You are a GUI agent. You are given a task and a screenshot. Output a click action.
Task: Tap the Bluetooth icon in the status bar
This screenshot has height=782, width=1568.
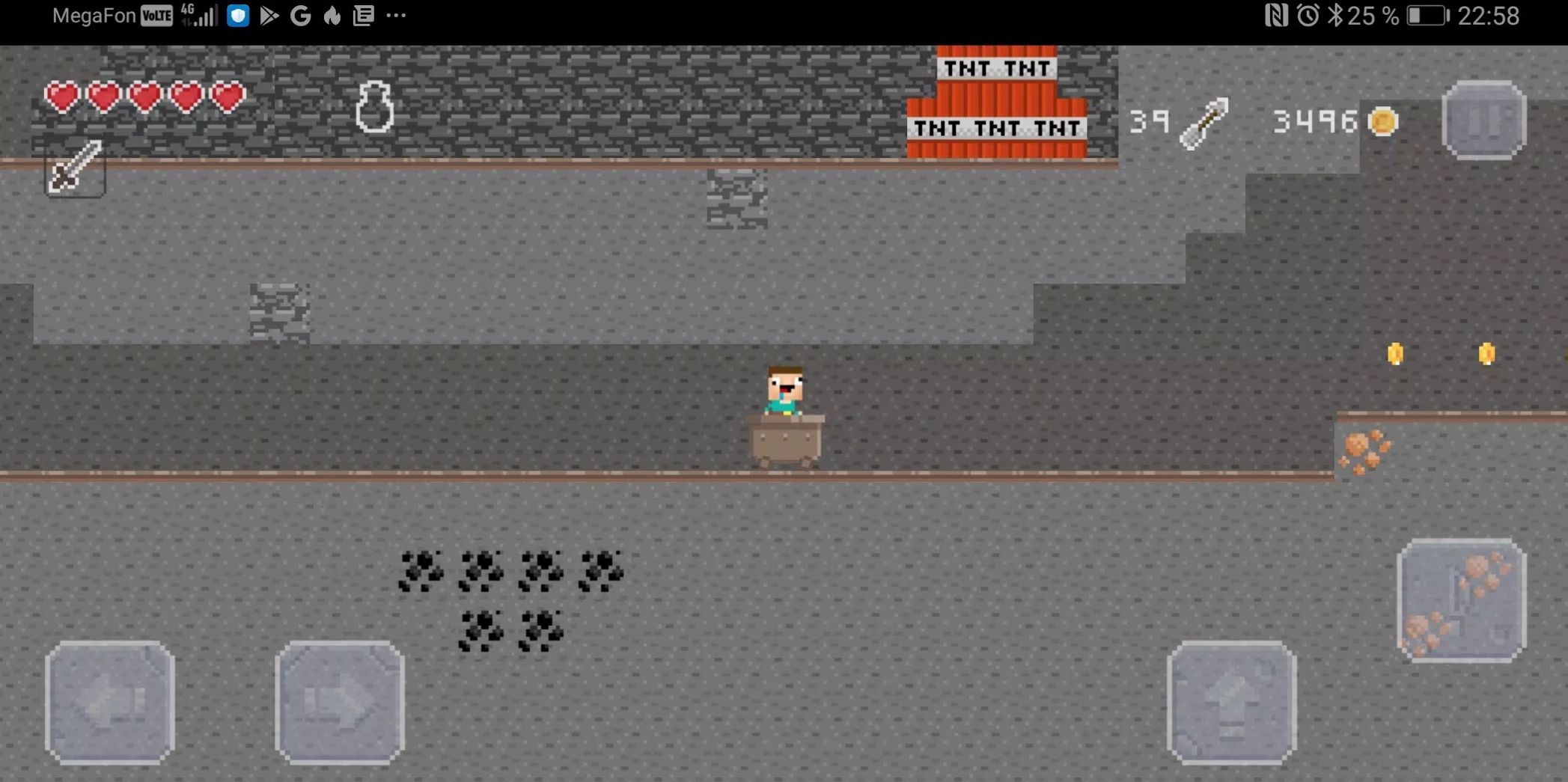coord(1335,16)
